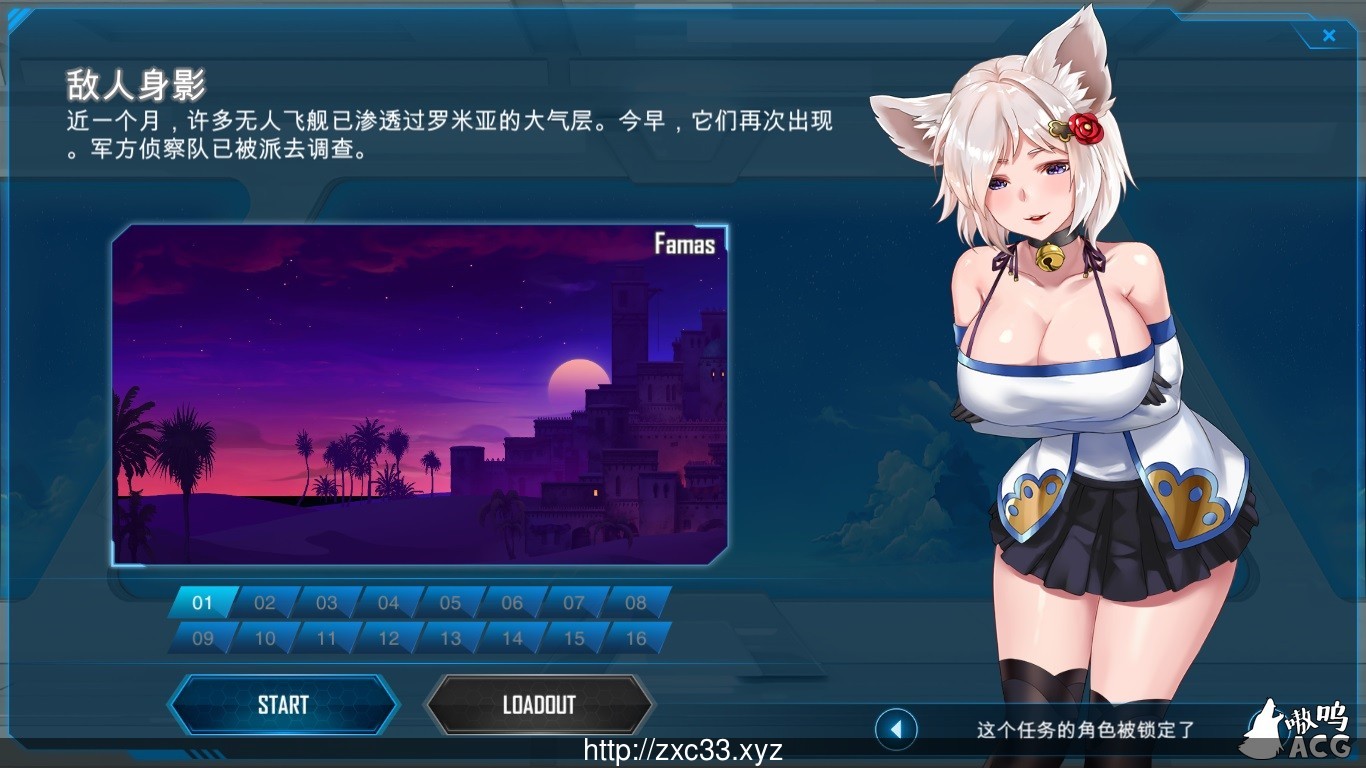This screenshot has height=768, width=1366.
Task: Close the mission briefing window
Action: [x=1329, y=35]
